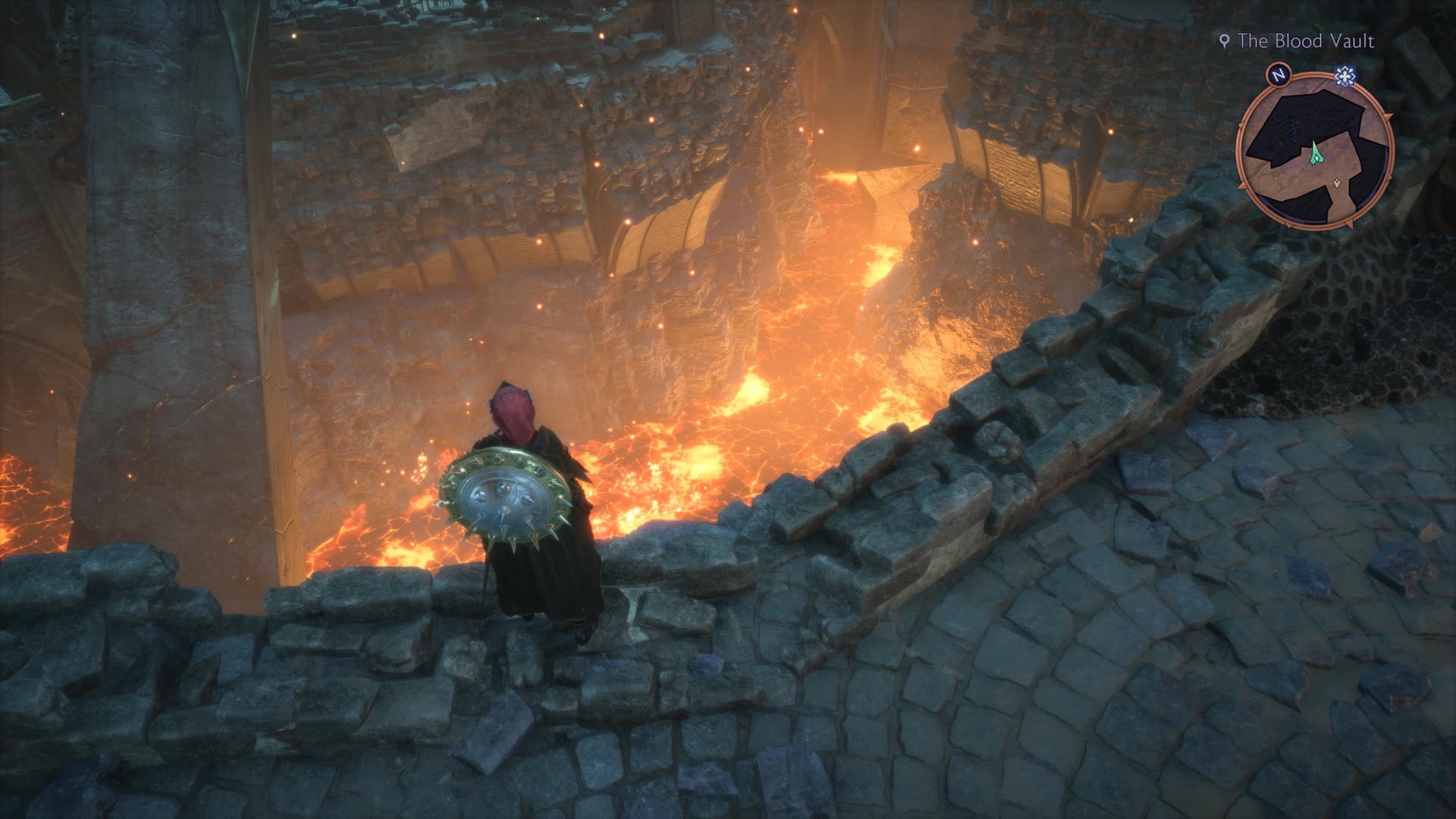Viewport: 1456px width, 819px height.
Task: Click the north compass marker on minimap
Action: 1278,74
